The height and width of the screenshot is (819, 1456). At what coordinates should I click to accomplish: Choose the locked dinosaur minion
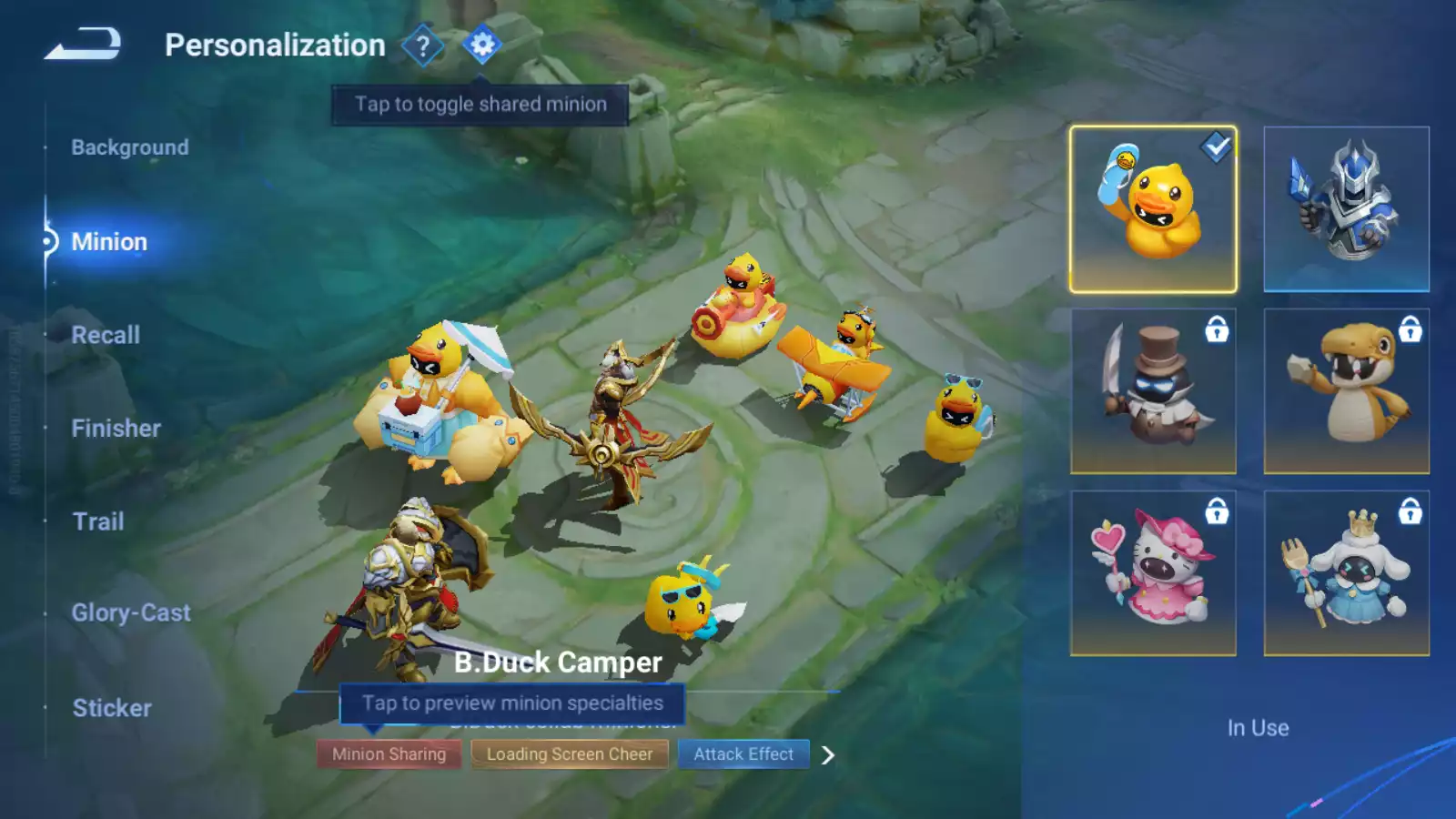(x=1346, y=391)
